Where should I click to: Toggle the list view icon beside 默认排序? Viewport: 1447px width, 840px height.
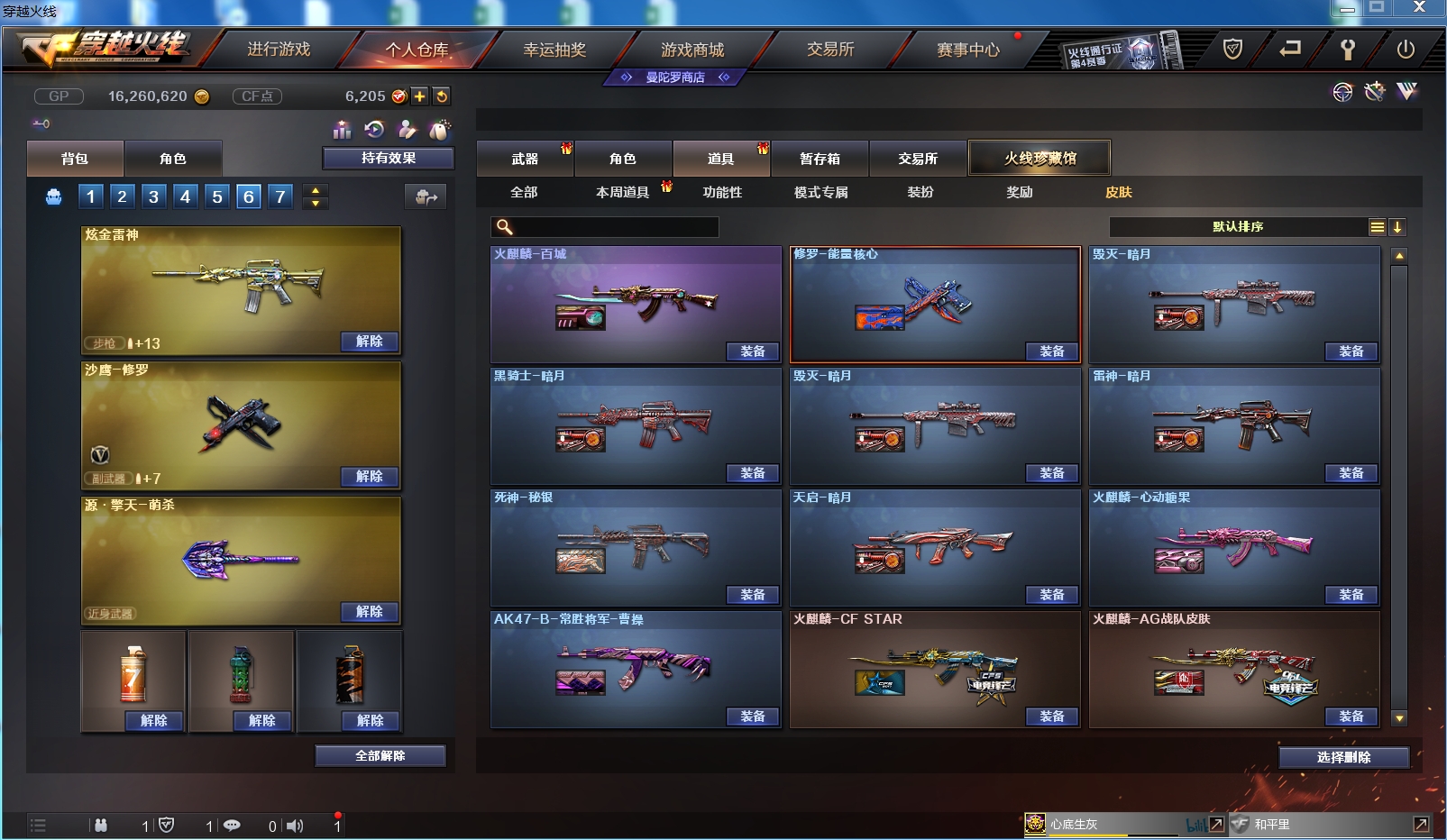click(1378, 227)
